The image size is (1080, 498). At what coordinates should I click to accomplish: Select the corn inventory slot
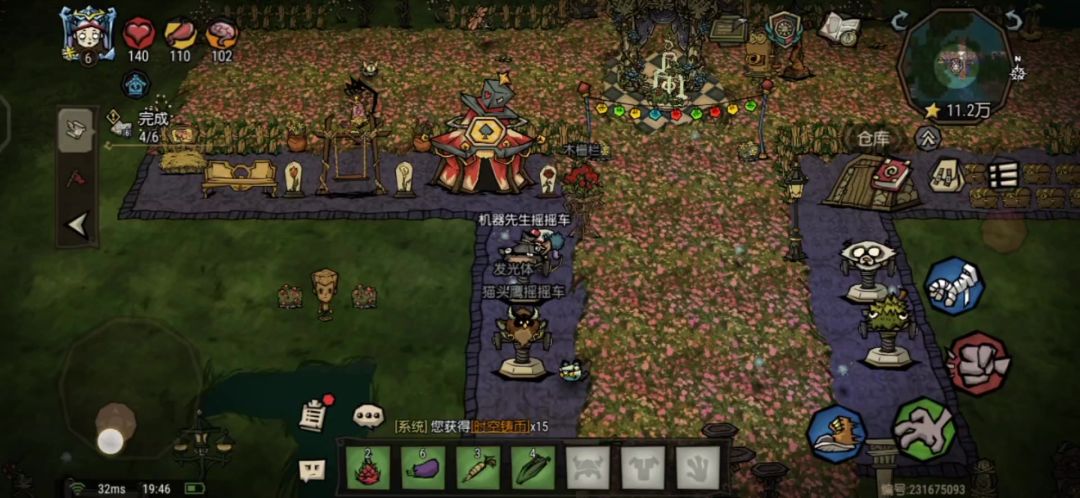pyautogui.click(x=532, y=466)
